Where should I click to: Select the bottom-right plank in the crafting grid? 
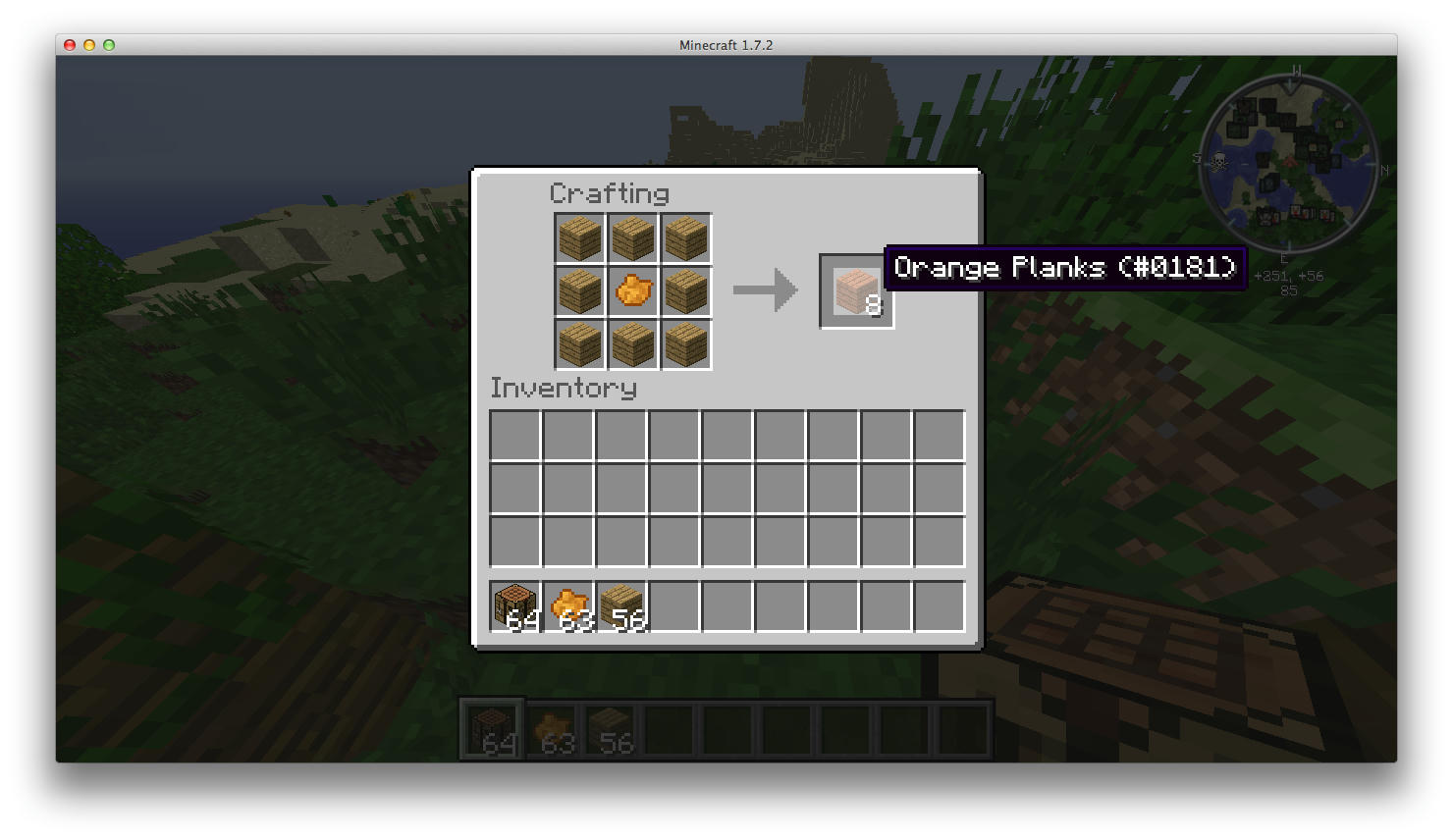tap(685, 344)
